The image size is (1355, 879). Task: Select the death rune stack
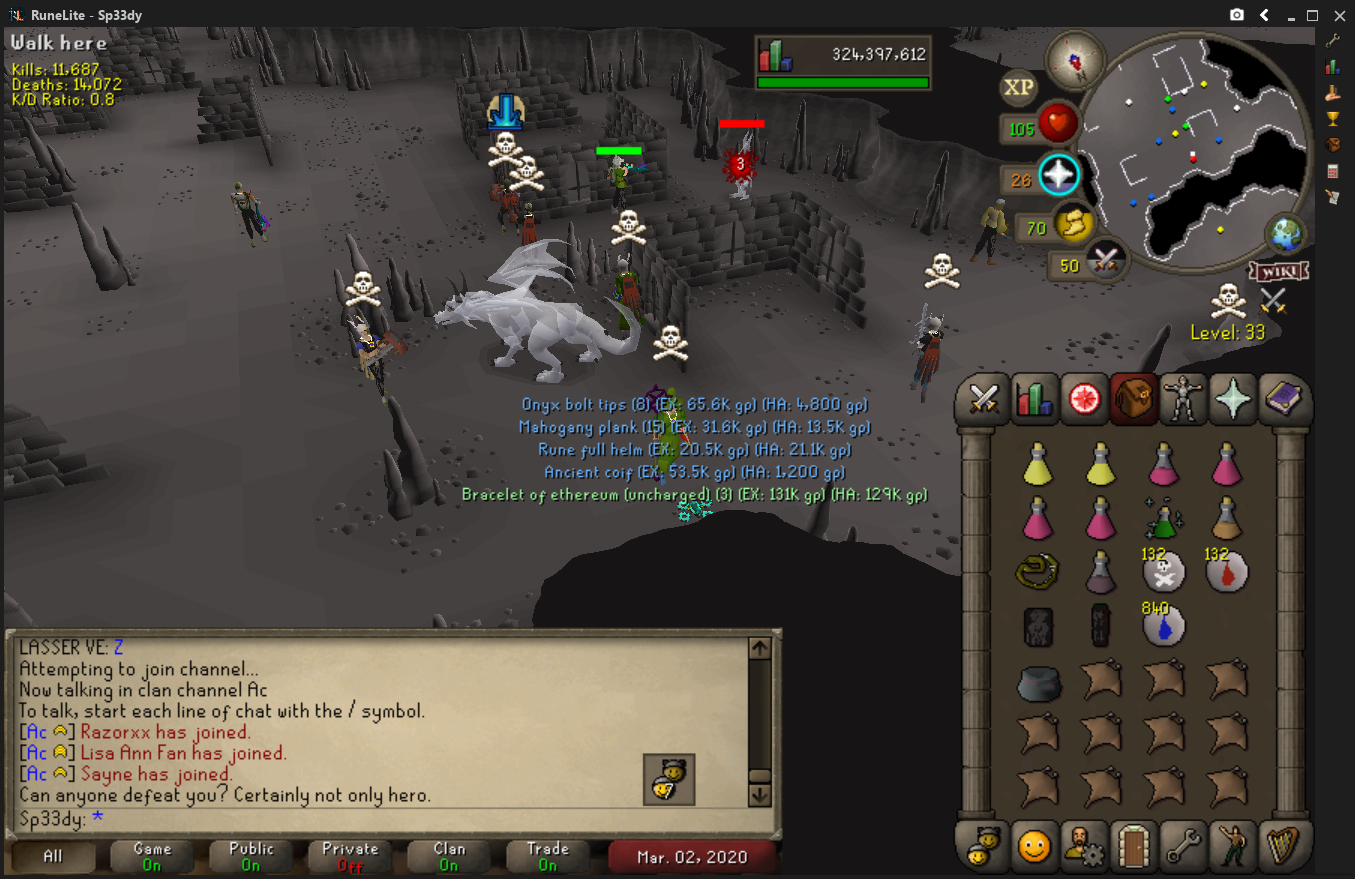tap(1164, 571)
